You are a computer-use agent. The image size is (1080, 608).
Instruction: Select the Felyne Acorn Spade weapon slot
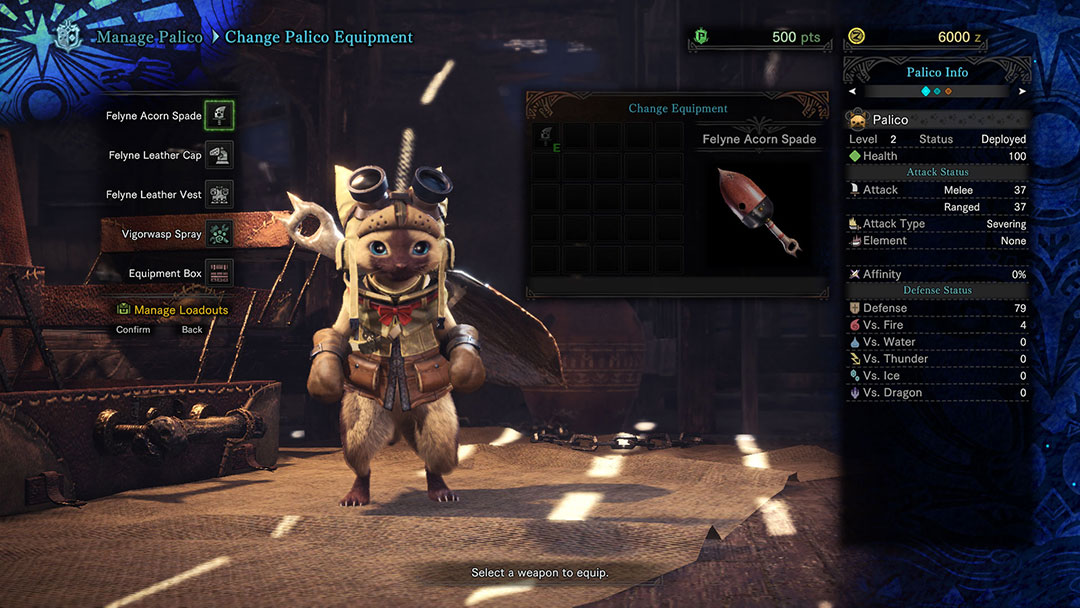coord(219,115)
